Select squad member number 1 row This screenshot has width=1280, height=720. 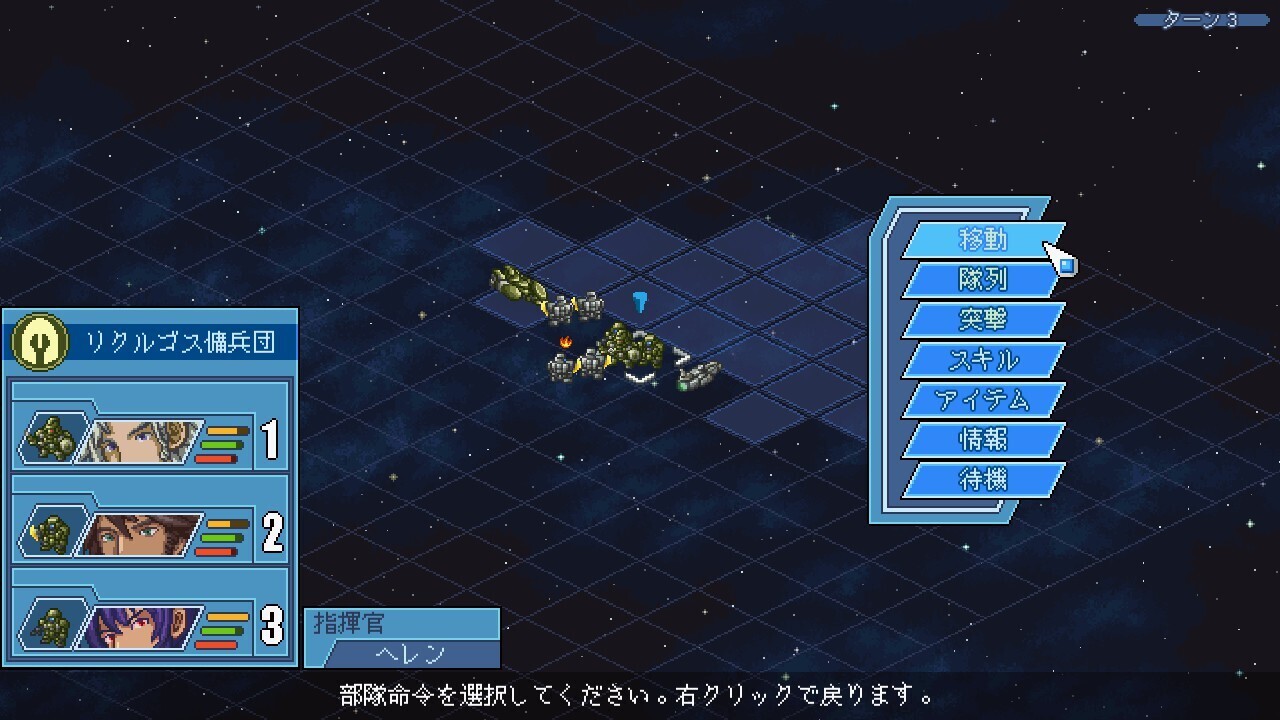tap(150, 440)
